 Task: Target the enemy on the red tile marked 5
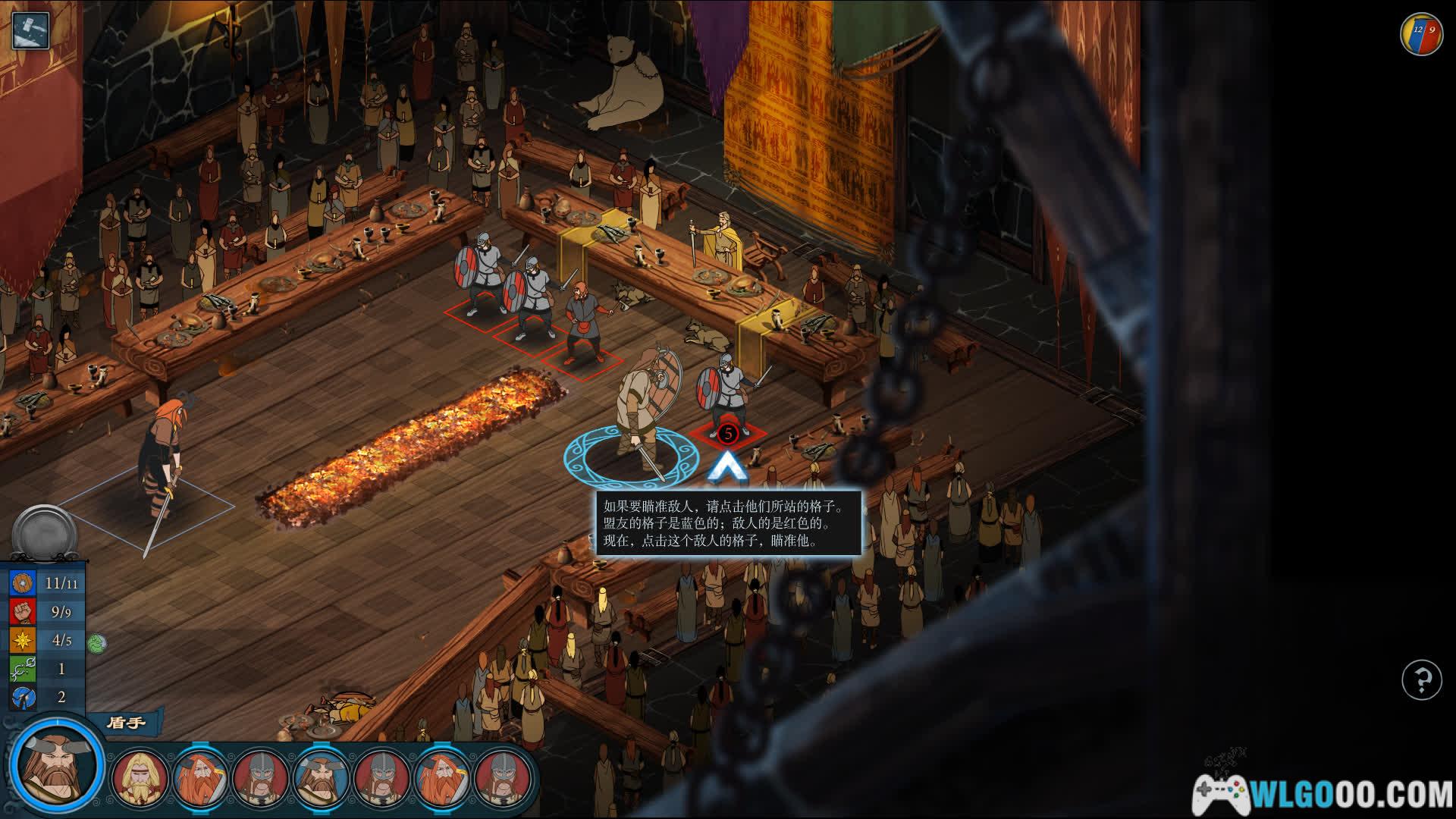pyautogui.click(x=726, y=434)
